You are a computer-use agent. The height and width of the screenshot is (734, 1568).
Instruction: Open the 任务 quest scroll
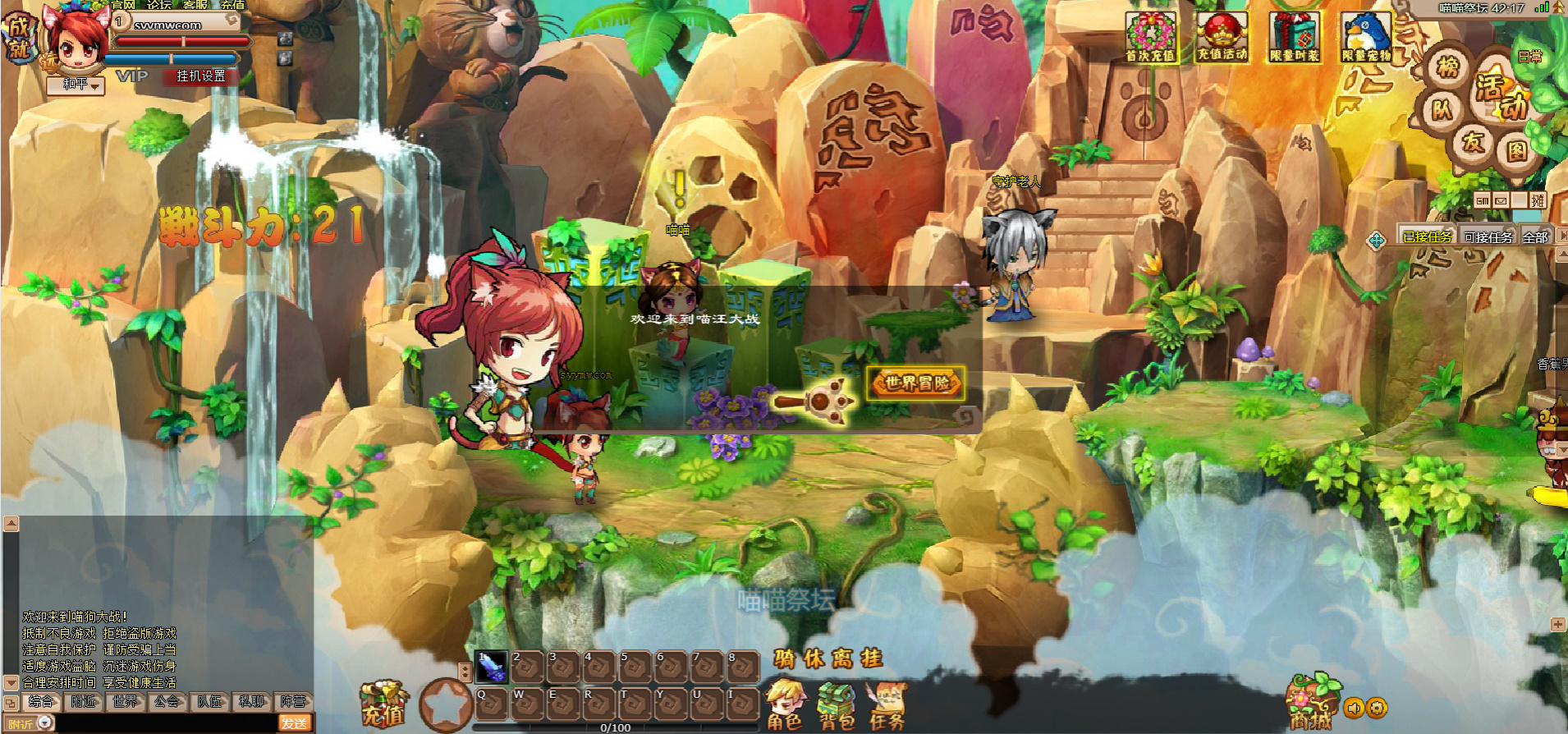click(887, 706)
